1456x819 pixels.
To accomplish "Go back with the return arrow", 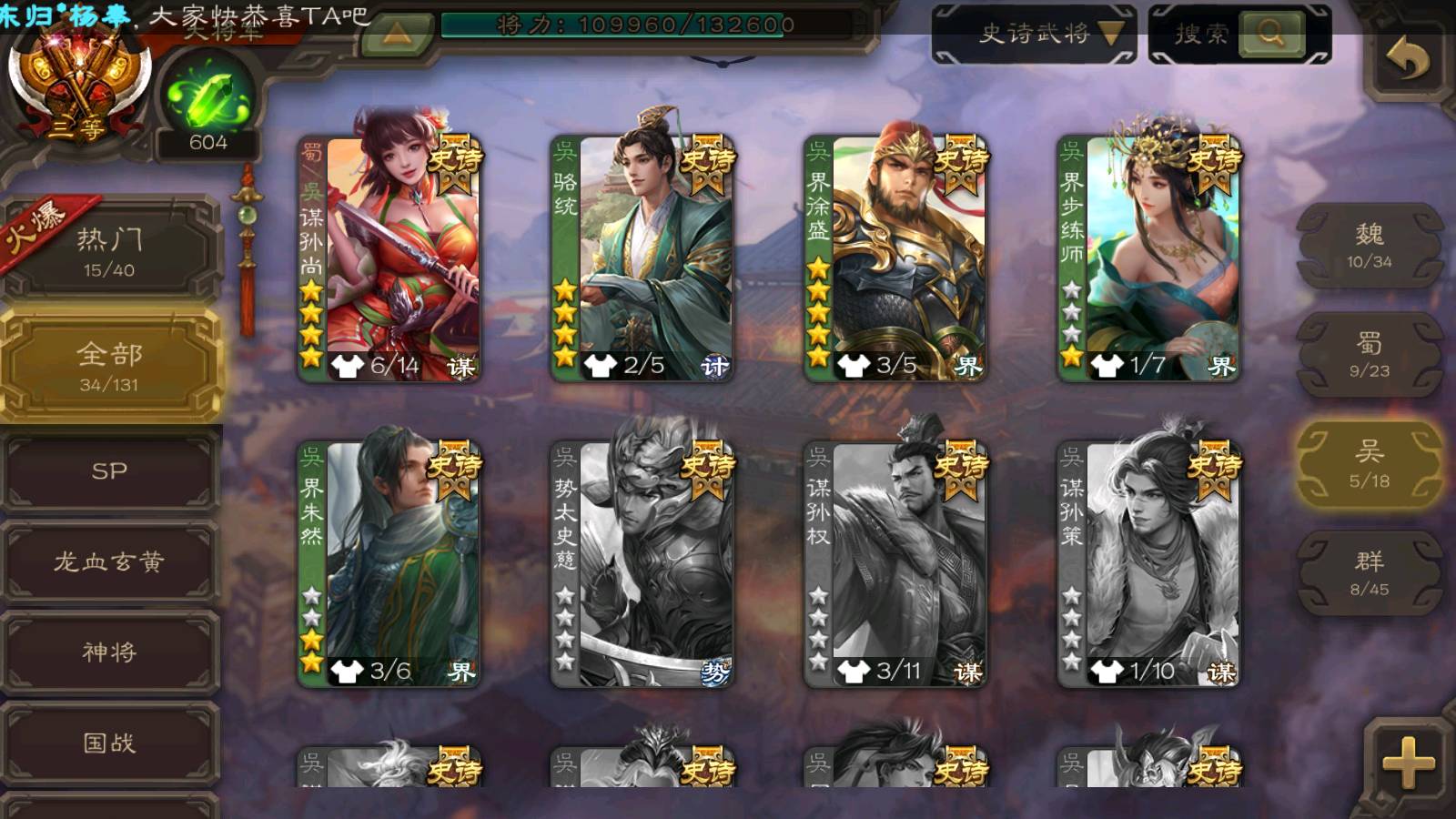I will 1407,60.
